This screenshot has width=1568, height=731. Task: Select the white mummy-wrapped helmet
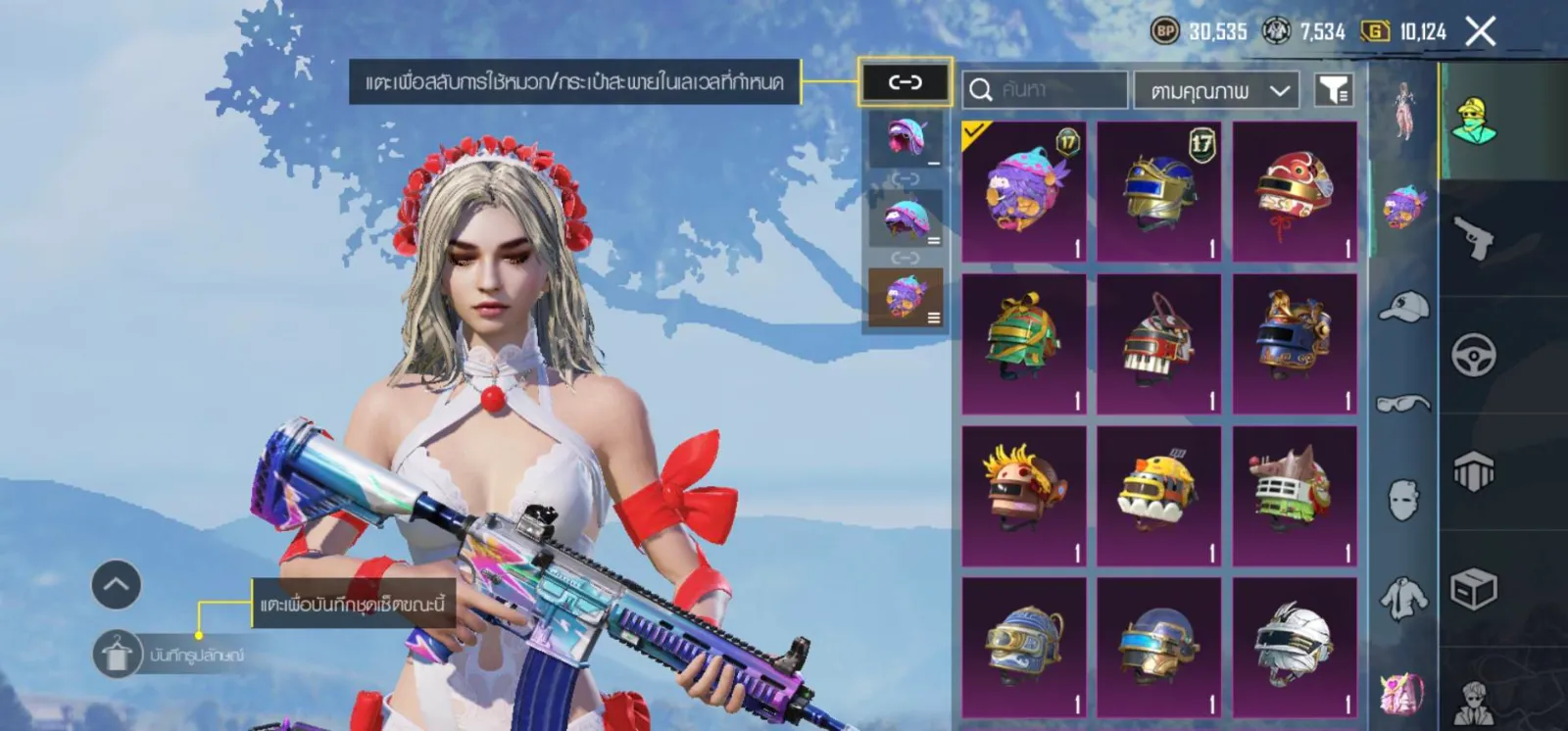[1295, 647]
